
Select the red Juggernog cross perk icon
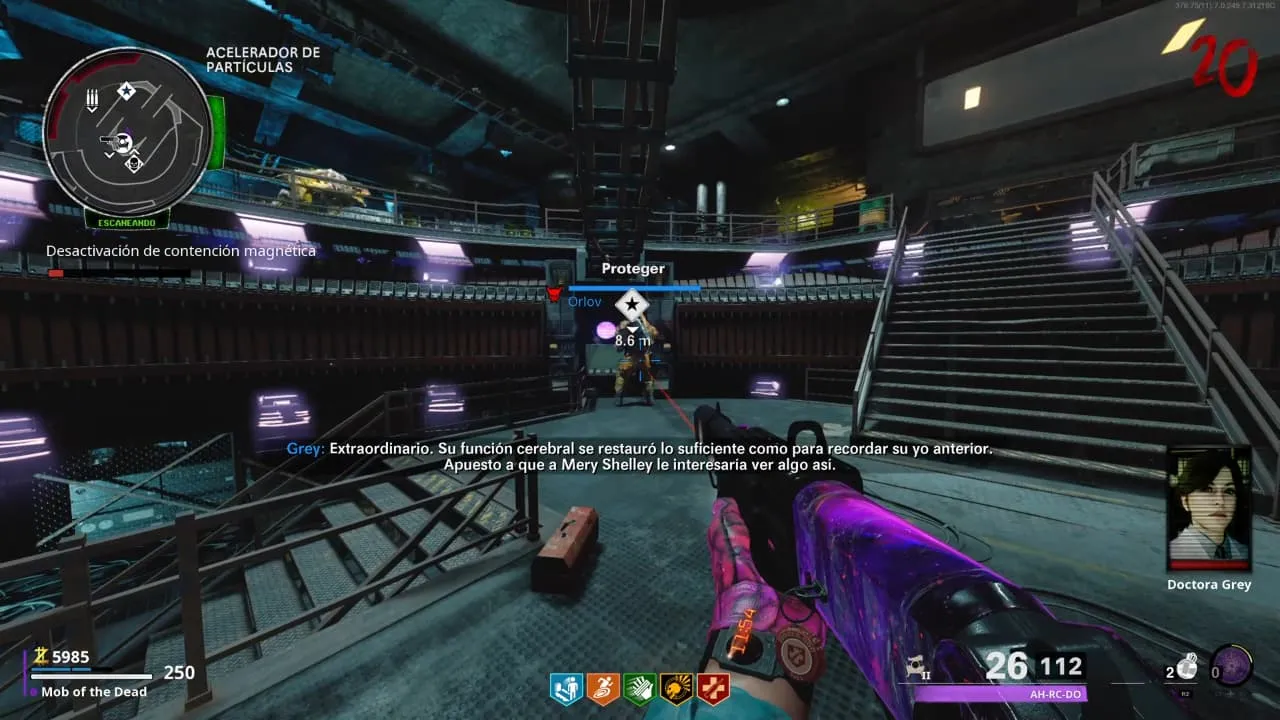713,688
